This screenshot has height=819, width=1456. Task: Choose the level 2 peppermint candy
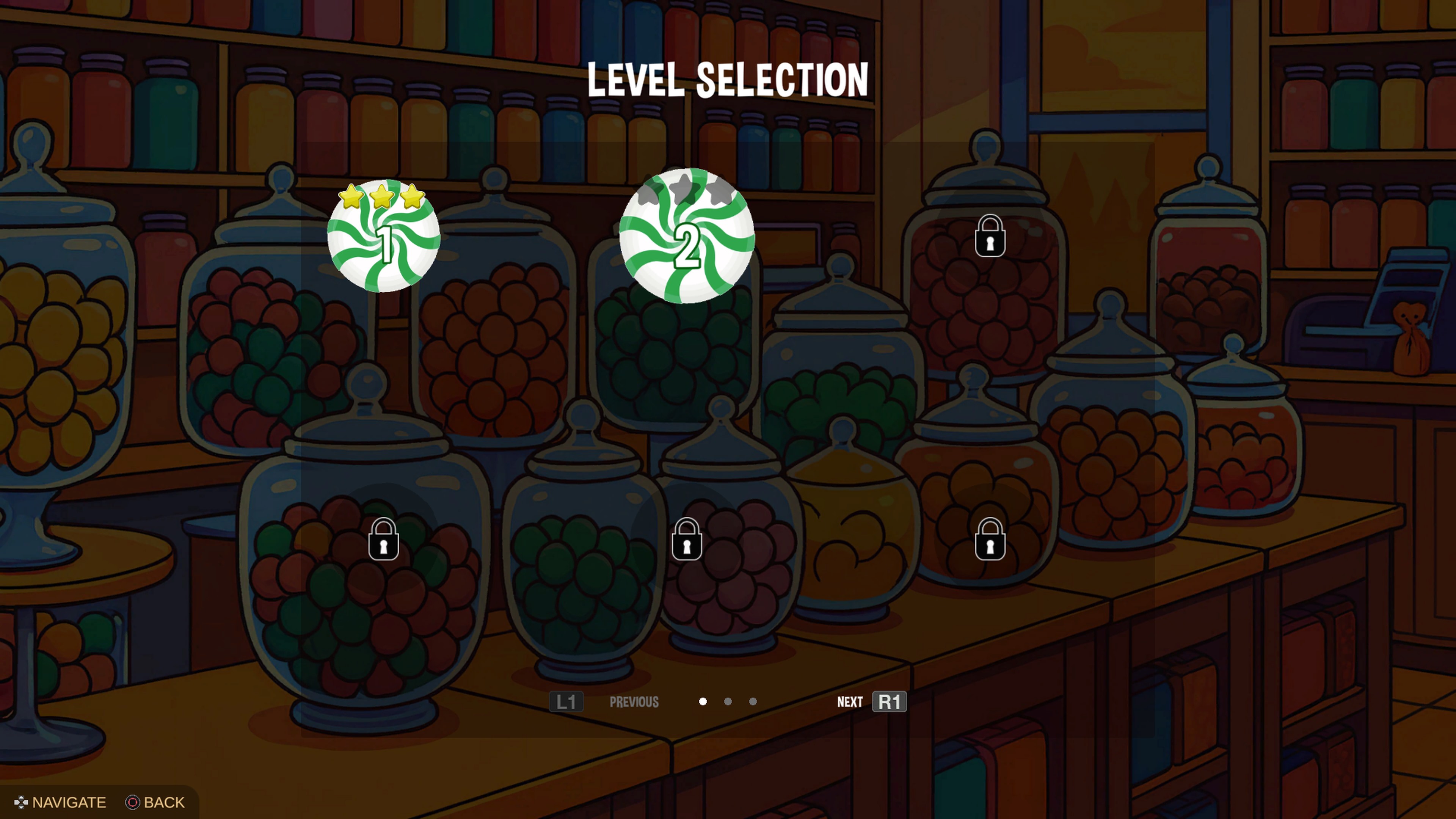click(687, 237)
